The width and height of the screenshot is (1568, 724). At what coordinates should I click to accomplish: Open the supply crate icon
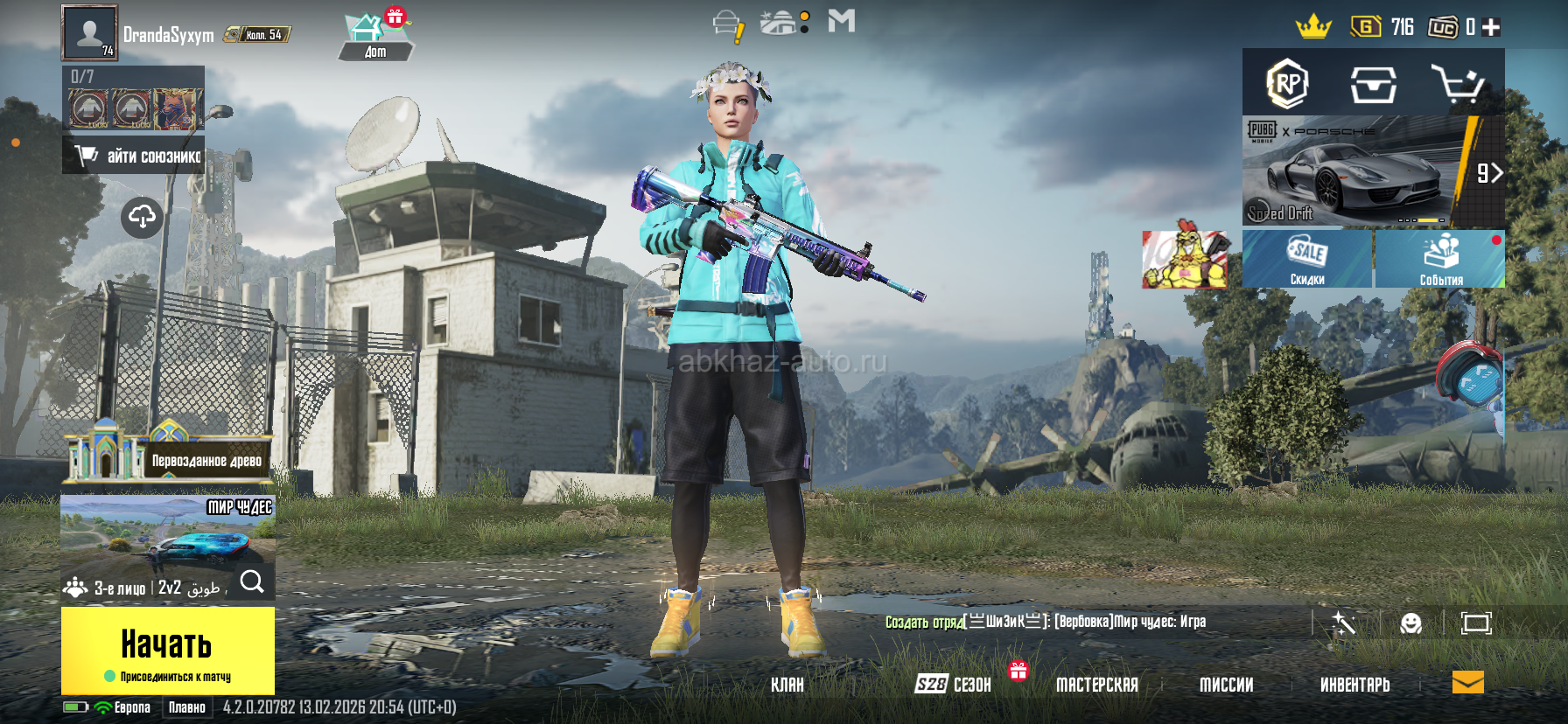(x=1373, y=85)
